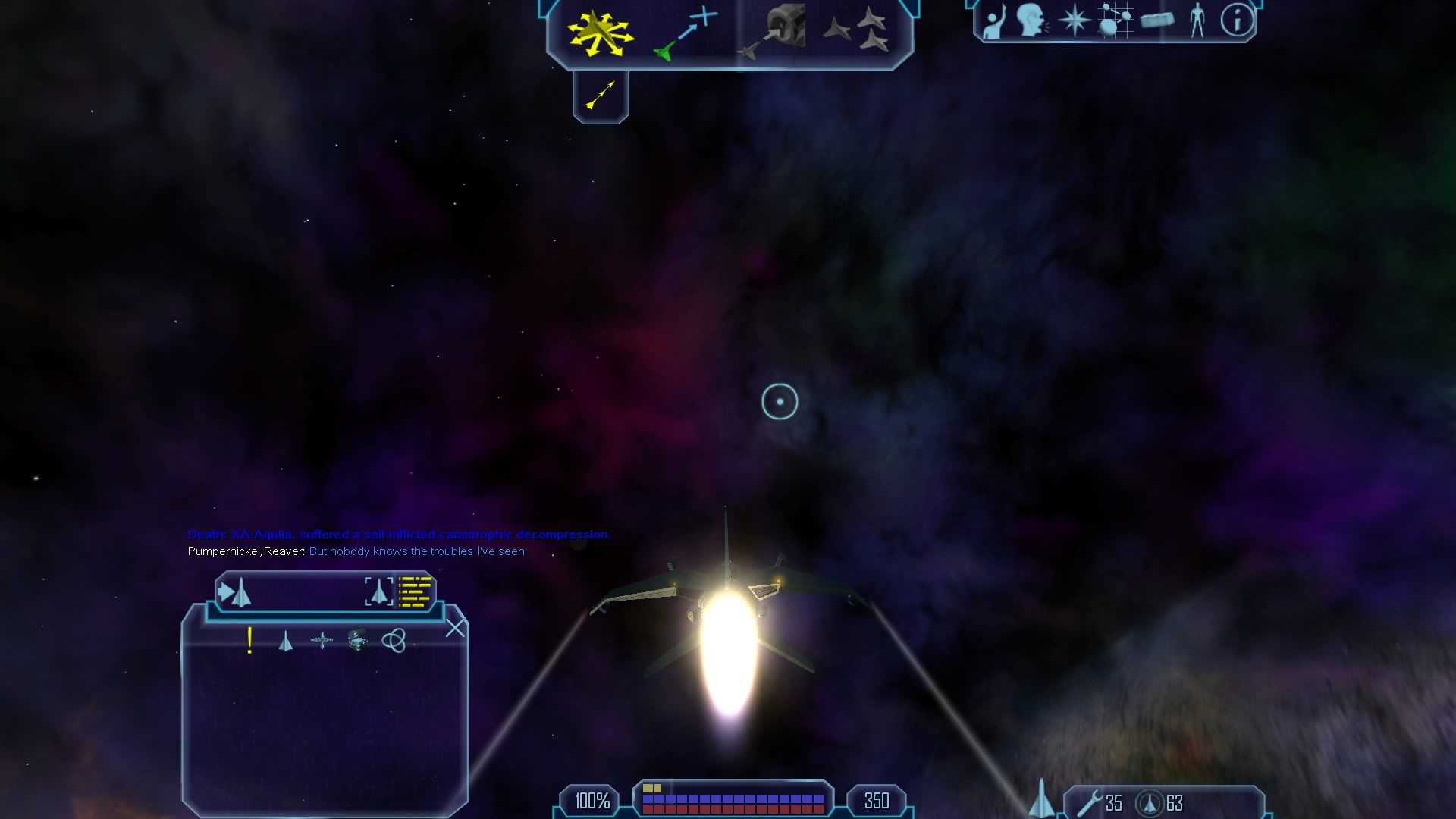This screenshot has width=1456, height=819.
Task: Switch to the yellow exclamation mark filter
Action: click(249, 641)
